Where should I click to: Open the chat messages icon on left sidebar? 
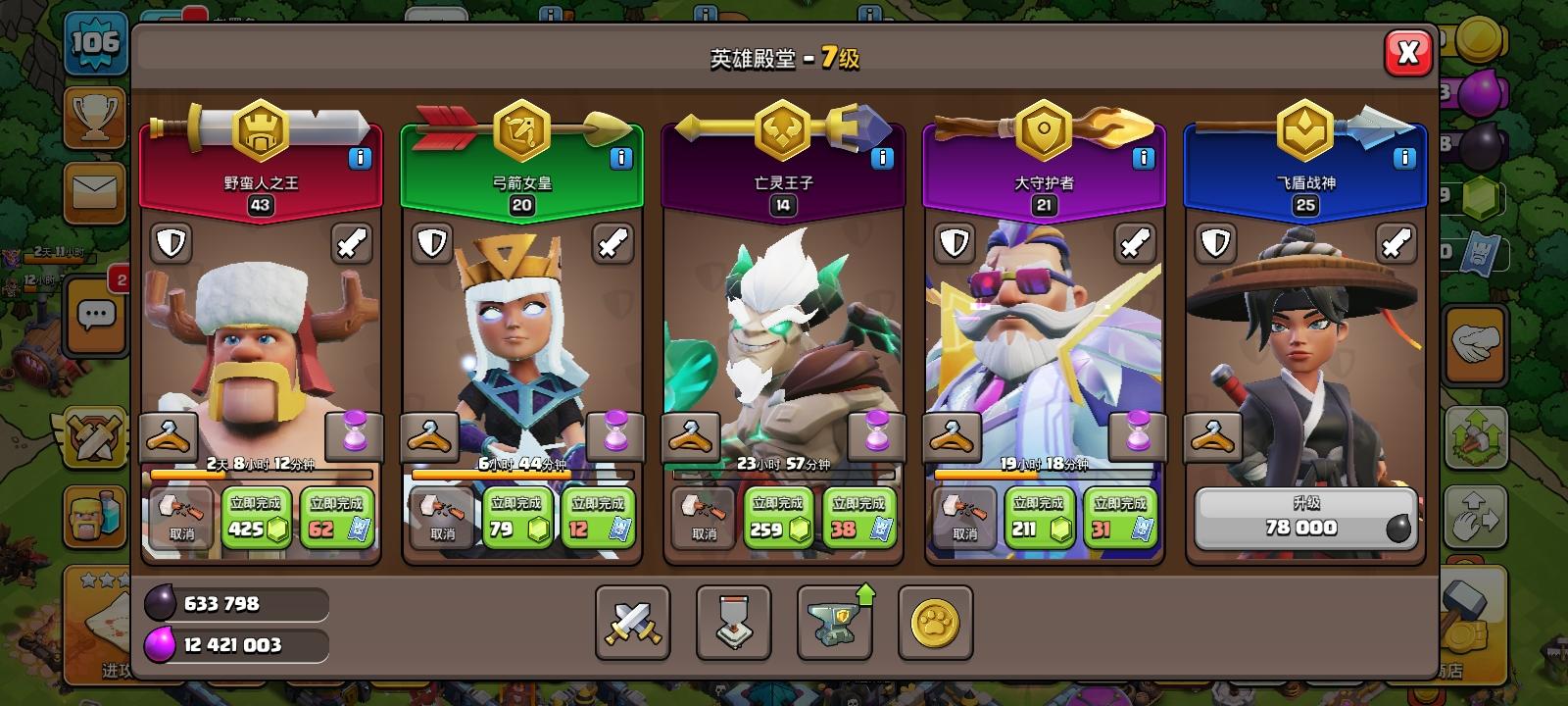95,315
